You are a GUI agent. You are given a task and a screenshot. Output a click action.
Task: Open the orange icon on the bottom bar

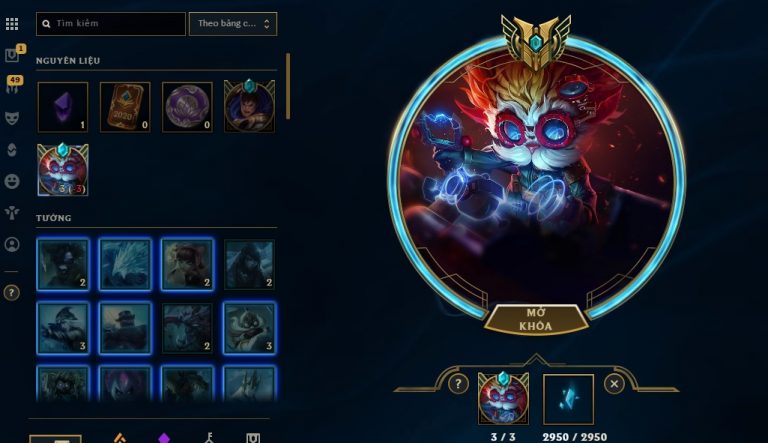(117, 438)
